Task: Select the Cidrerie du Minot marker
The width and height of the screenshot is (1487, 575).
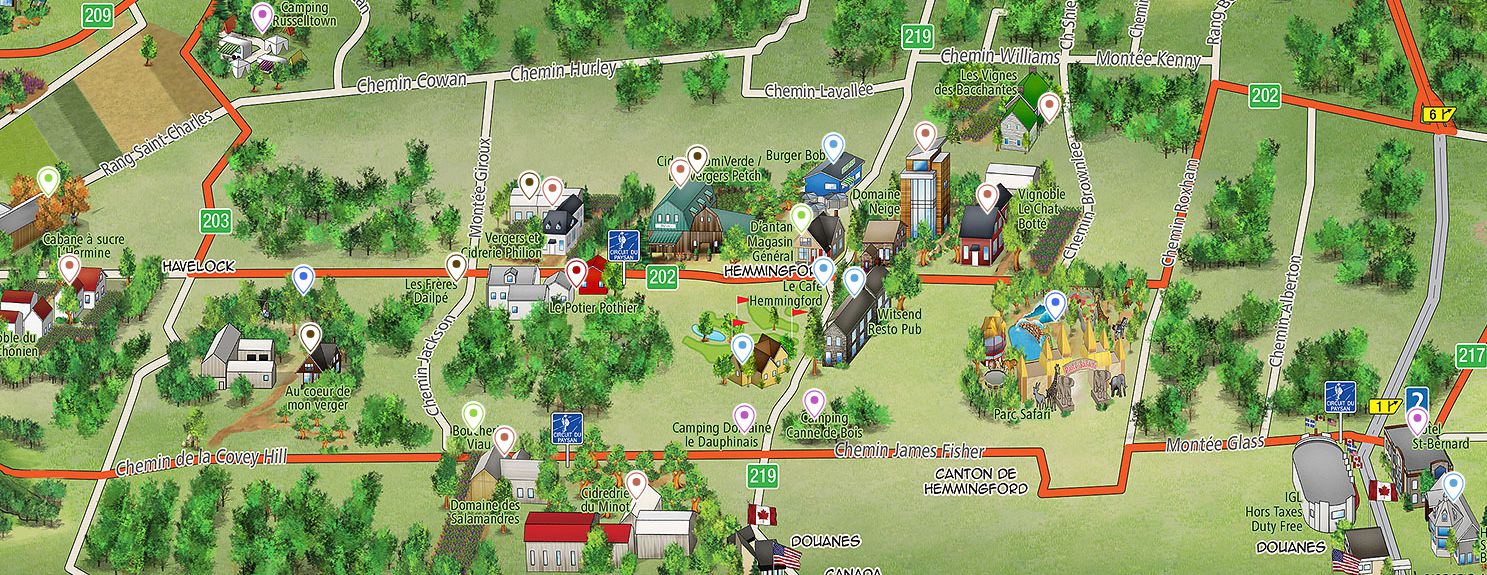Action: pyautogui.click(x=636, y=484)
